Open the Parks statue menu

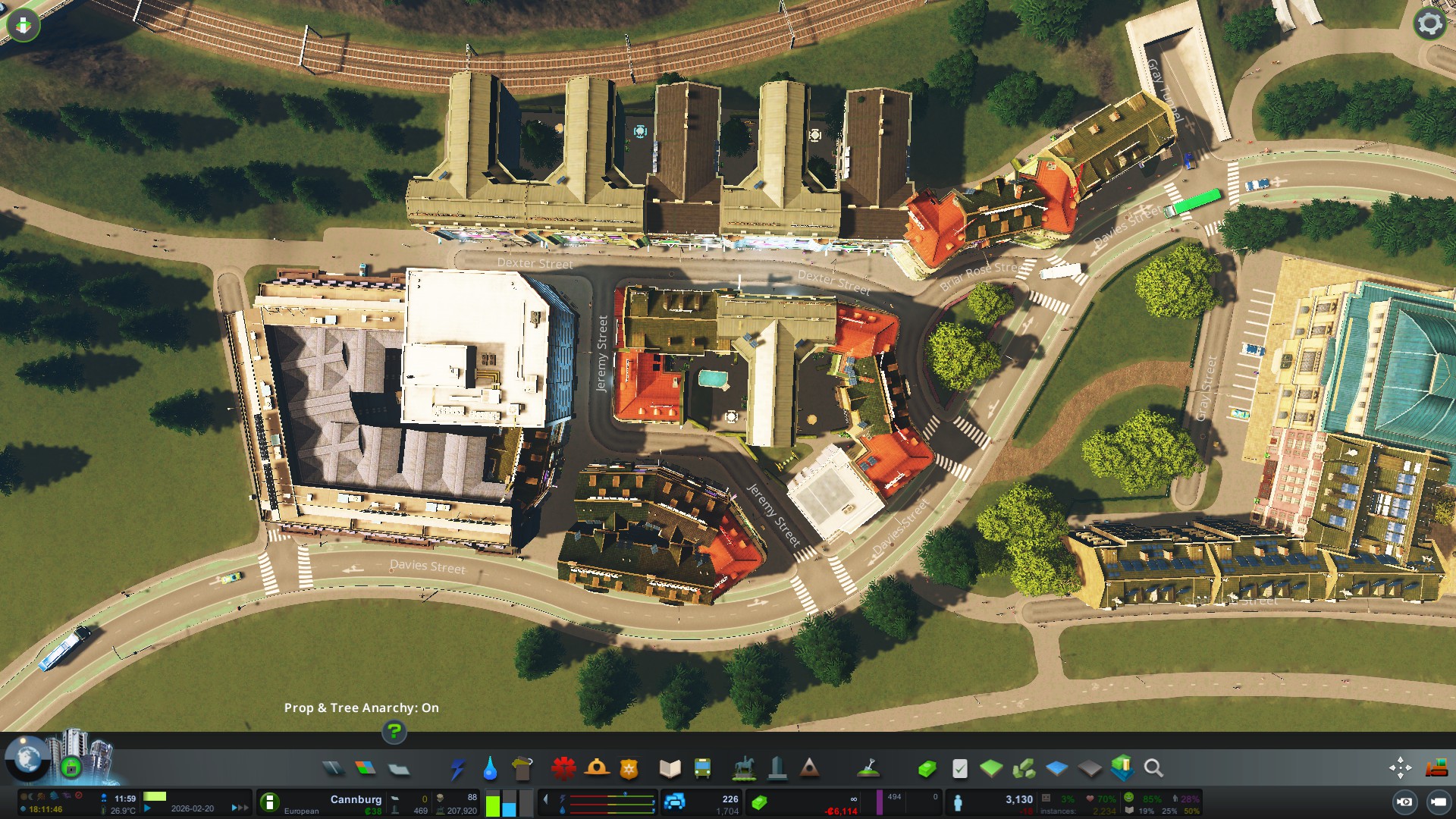click(744, 769)
